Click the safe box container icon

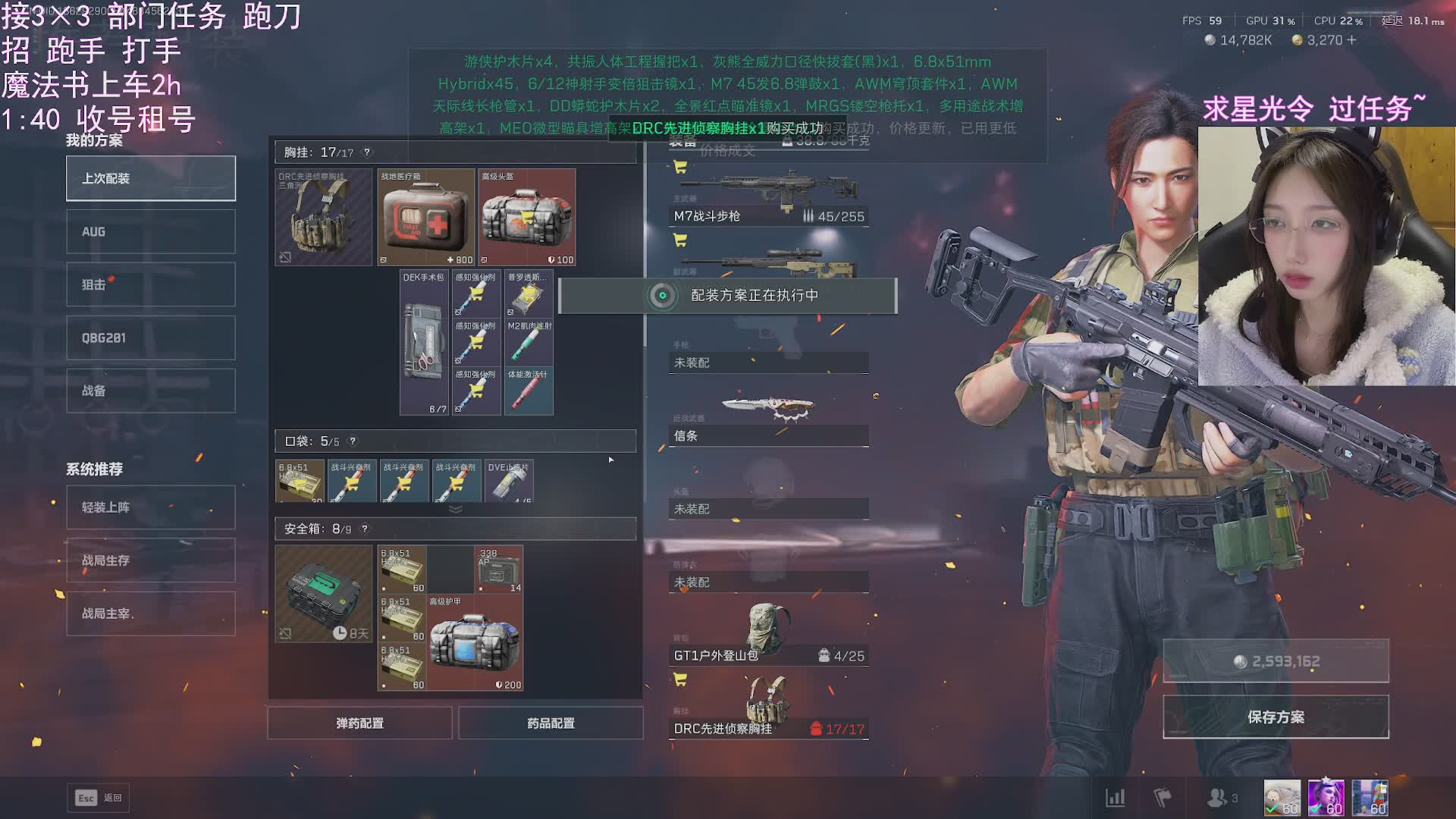tap(323, 594)
